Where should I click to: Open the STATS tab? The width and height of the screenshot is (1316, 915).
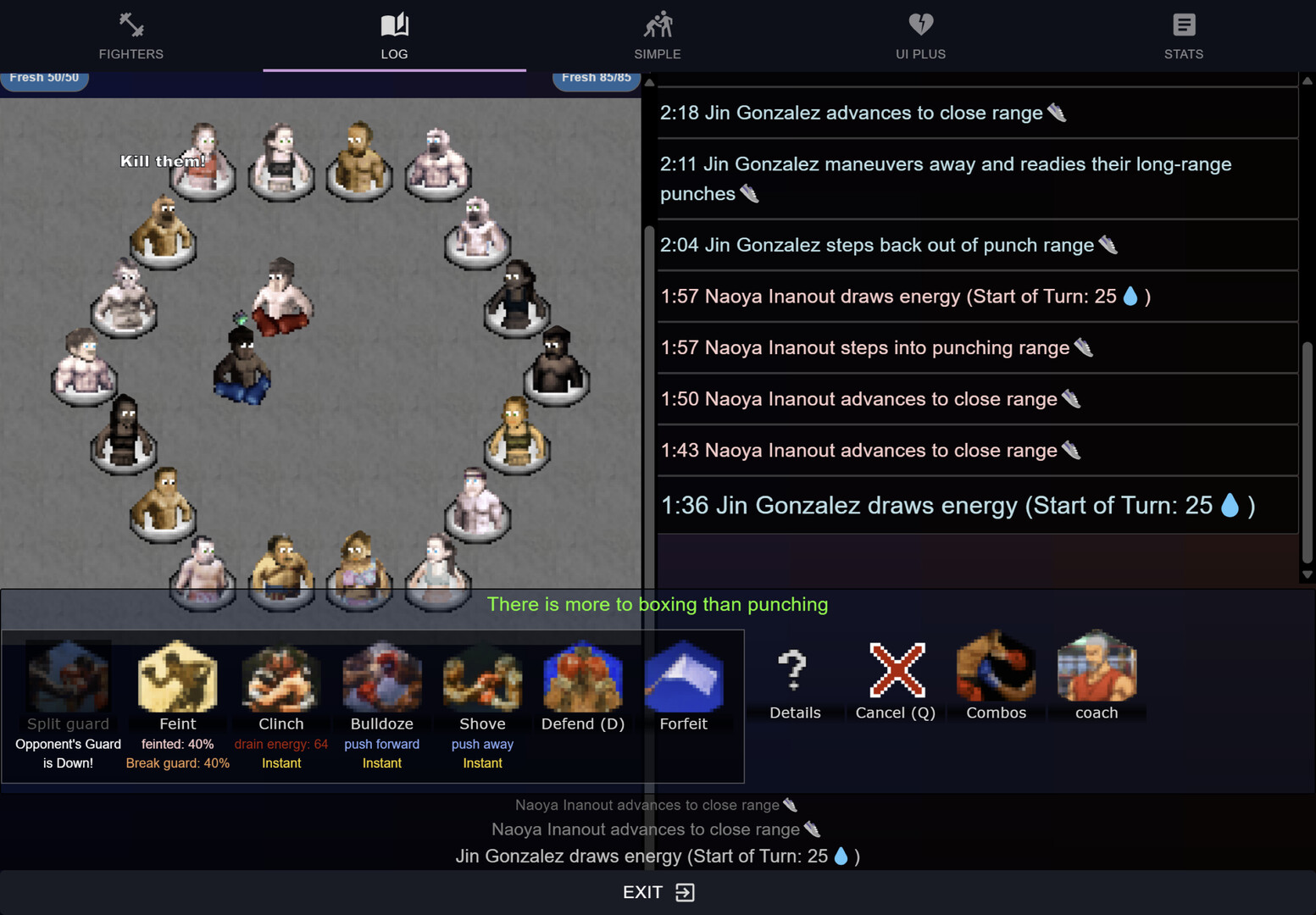pyautogui.click(x=1183, y=36)
